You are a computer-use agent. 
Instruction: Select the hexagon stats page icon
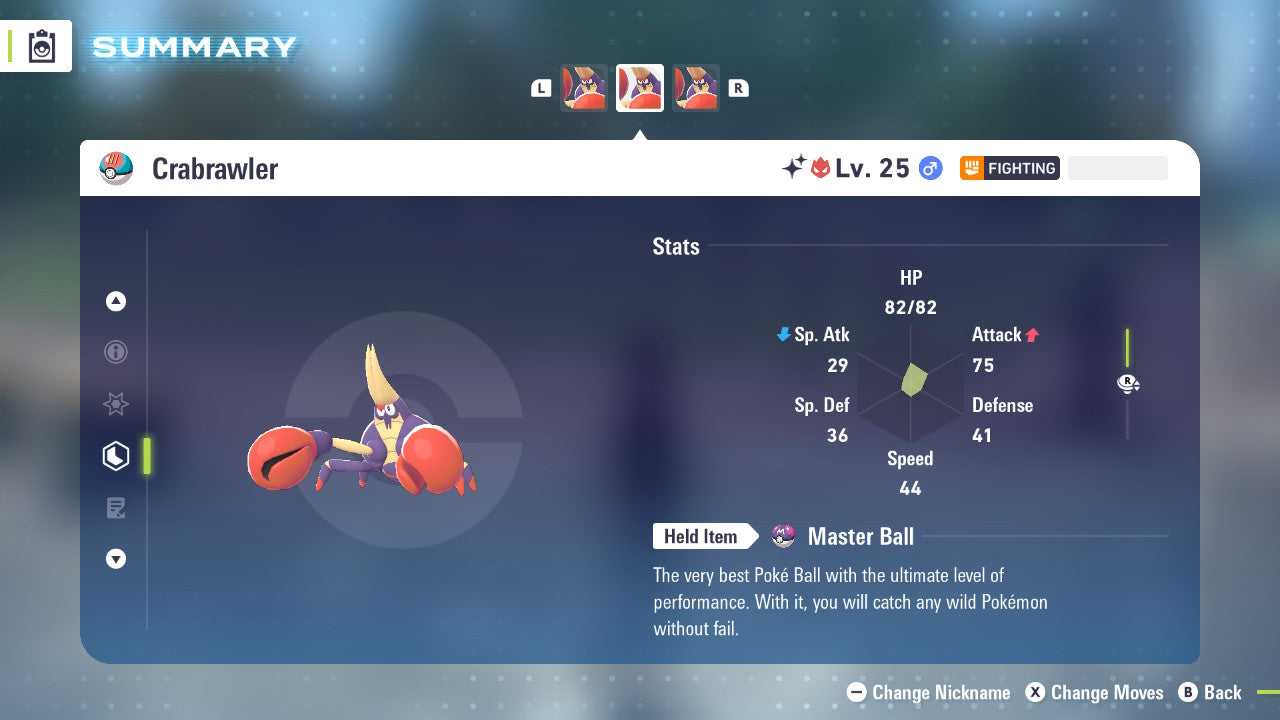(x=116, y=456)
